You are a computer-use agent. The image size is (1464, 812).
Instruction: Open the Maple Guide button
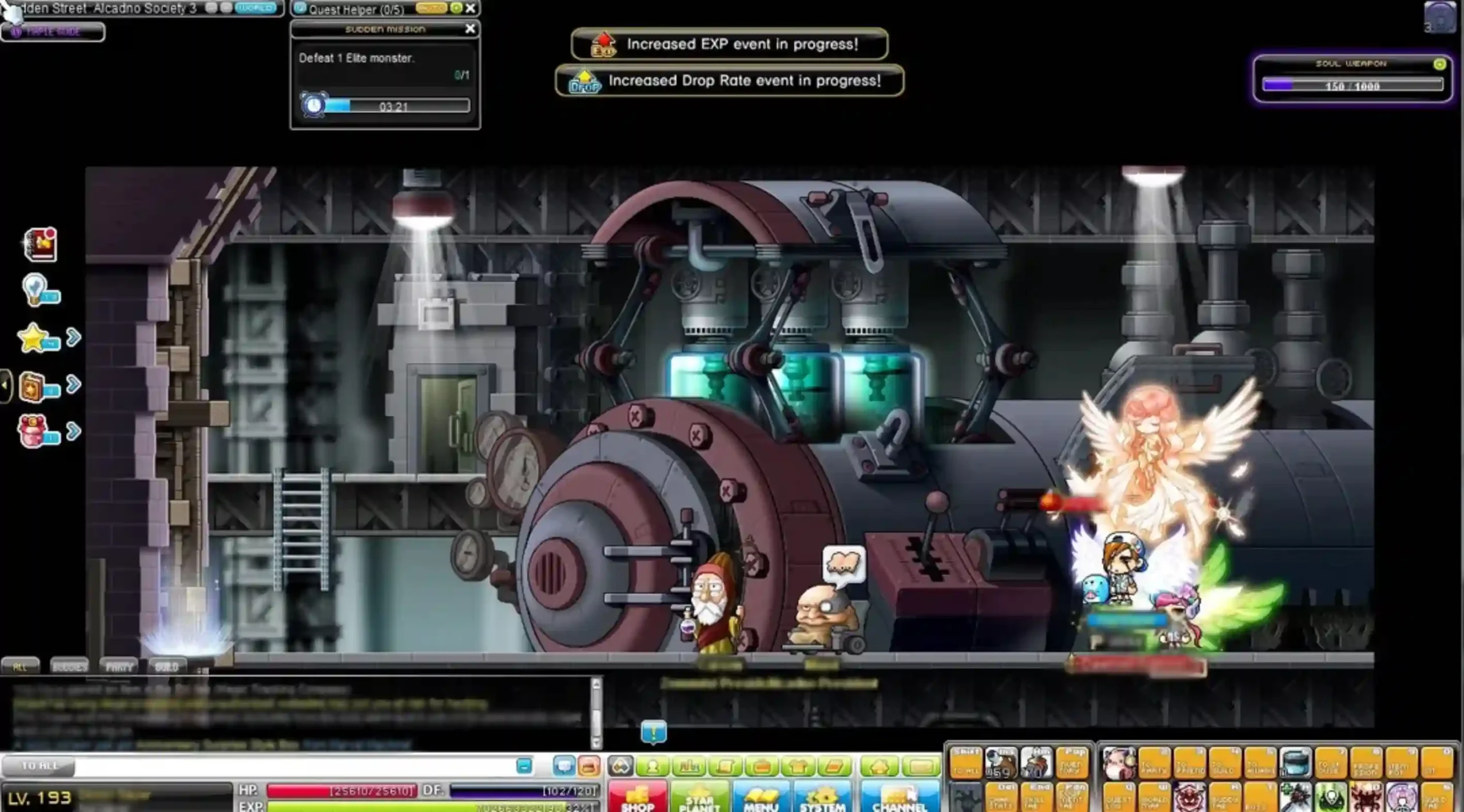tap(51, 32)
